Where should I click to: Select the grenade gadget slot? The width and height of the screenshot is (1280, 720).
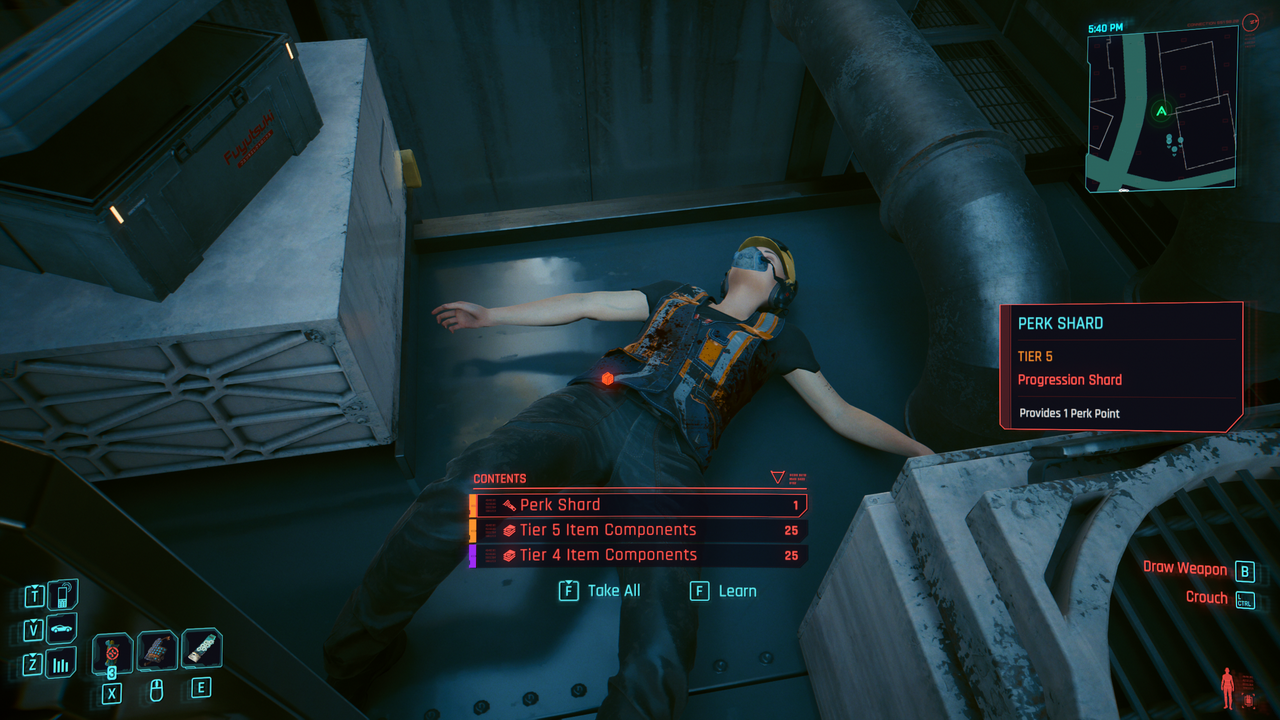click(x=157, y=651)
